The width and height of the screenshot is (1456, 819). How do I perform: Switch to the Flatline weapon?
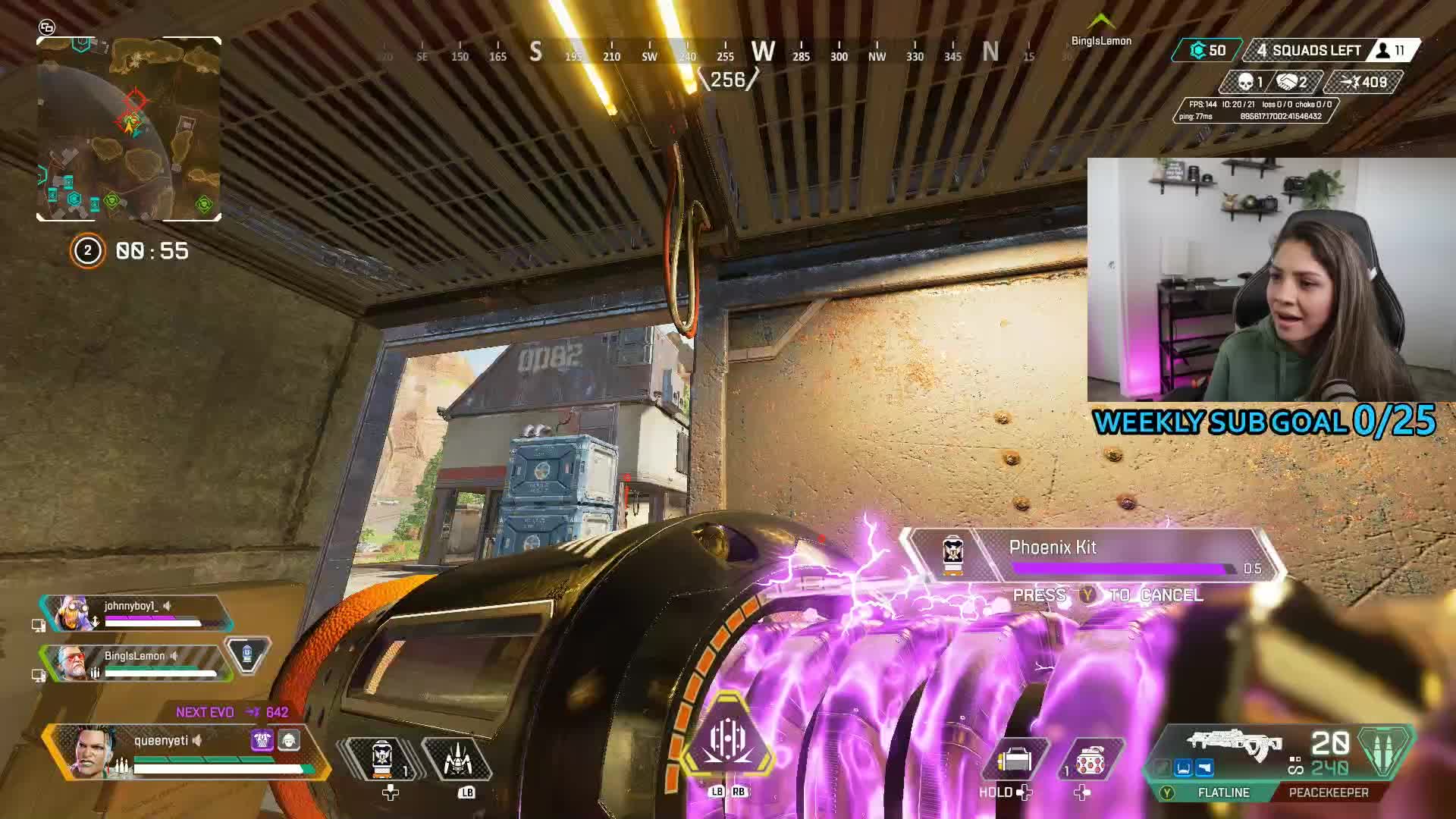pyautogui.click(x=1222, y=792)
